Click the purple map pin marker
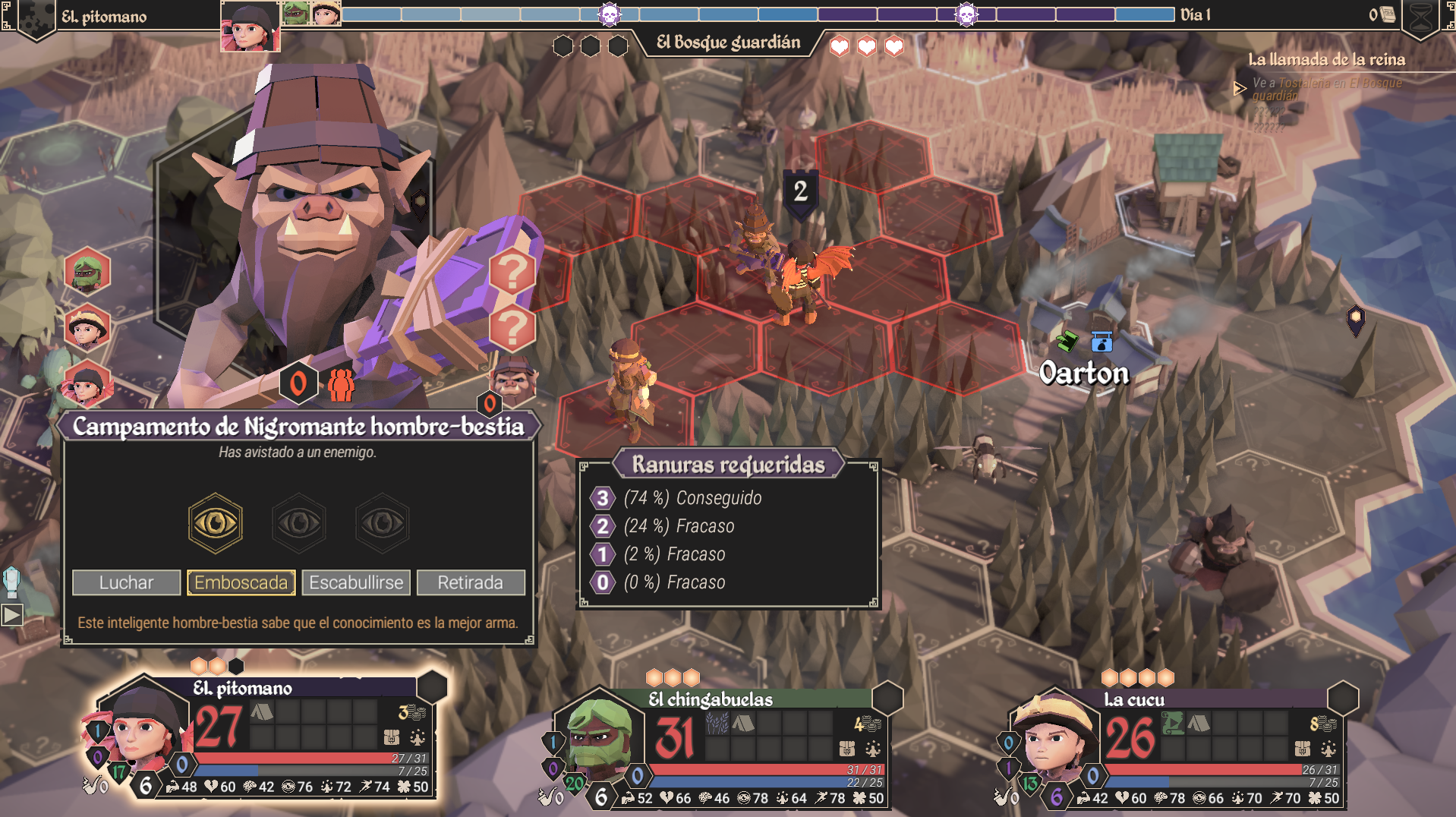 [1355, 320]
